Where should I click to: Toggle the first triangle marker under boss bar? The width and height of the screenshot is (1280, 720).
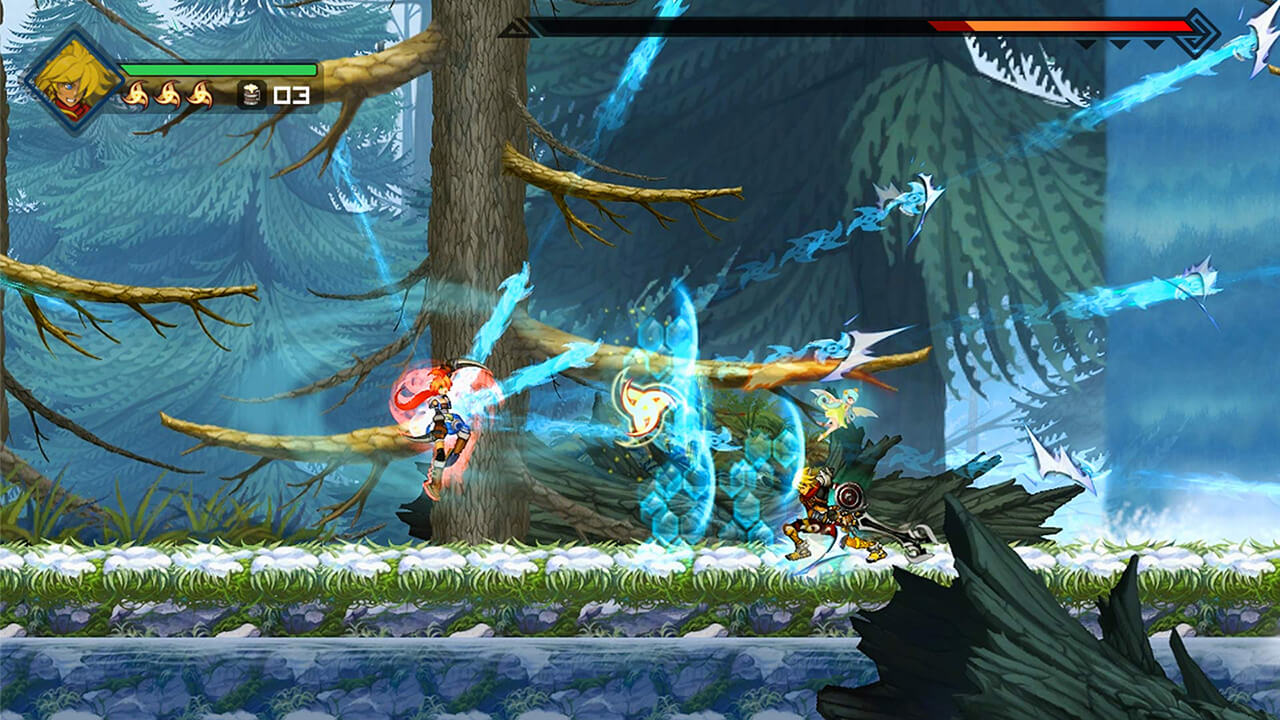1086,43
